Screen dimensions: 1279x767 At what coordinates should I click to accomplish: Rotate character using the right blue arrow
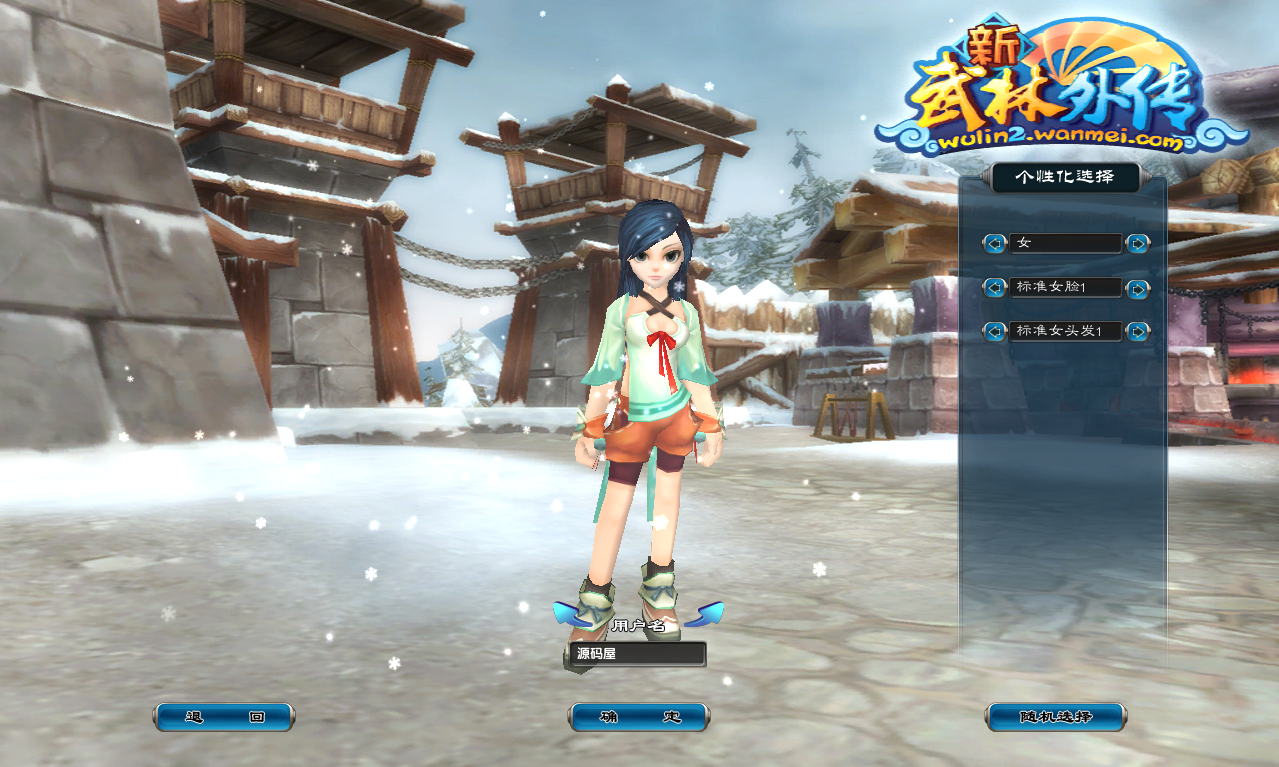pyautogui.click(x=704, y=613)
